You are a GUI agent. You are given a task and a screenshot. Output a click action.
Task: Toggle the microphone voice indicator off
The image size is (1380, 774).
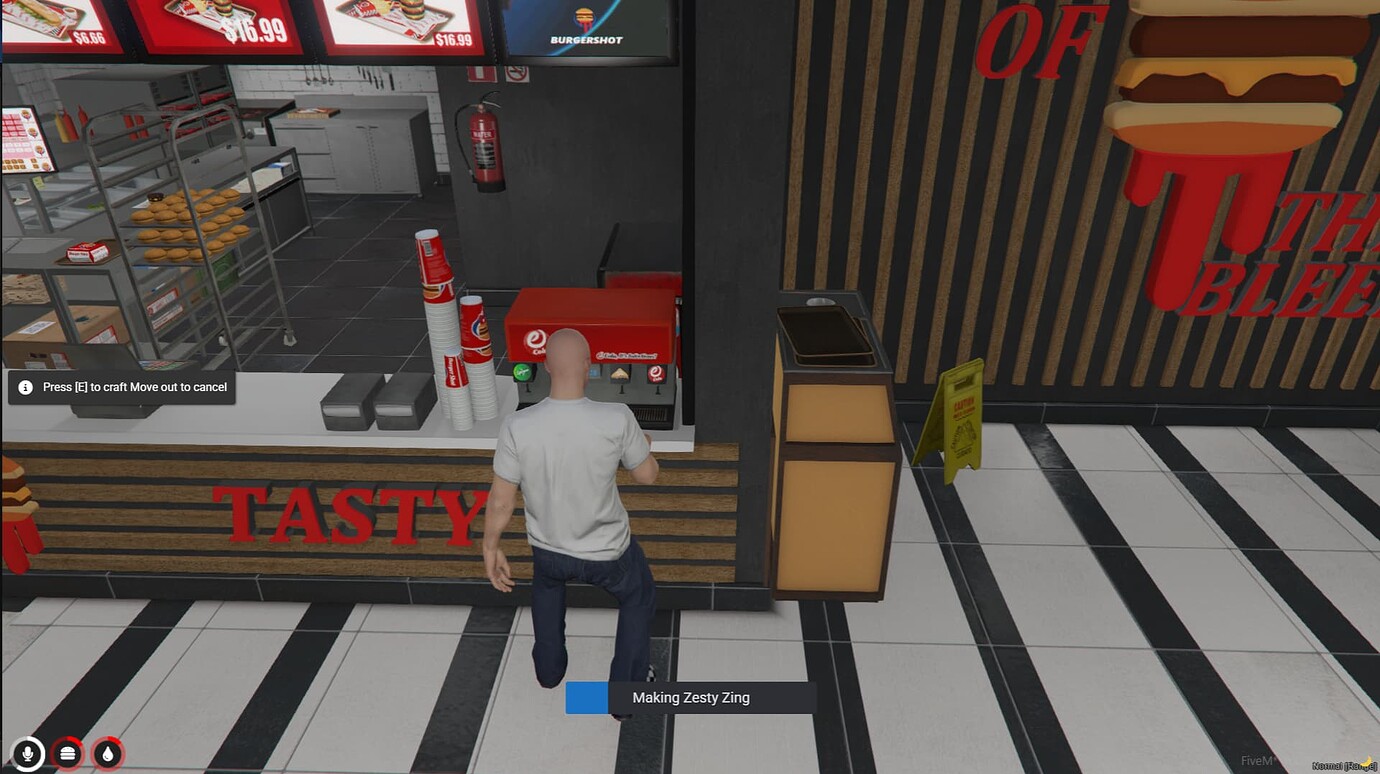pyautogui.click(x=26, y=753)
